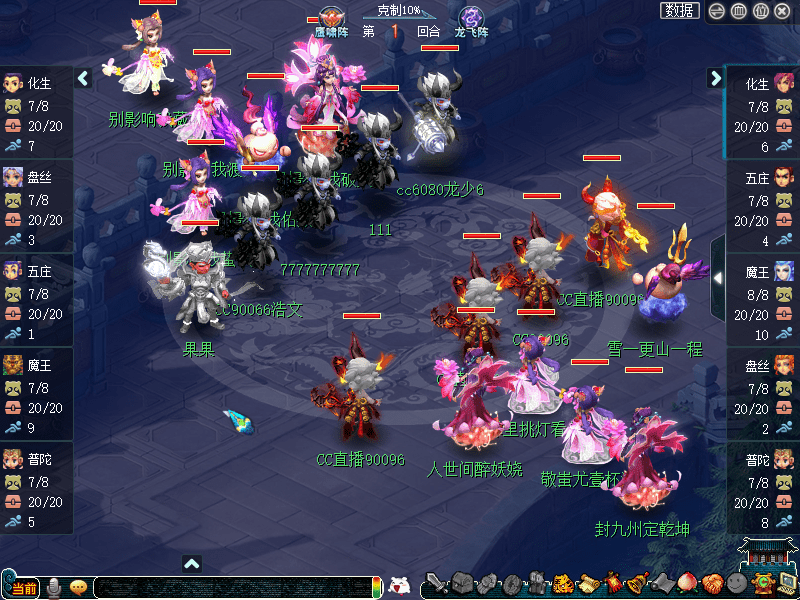Open the sword icon in bottom toolbar

435,584
